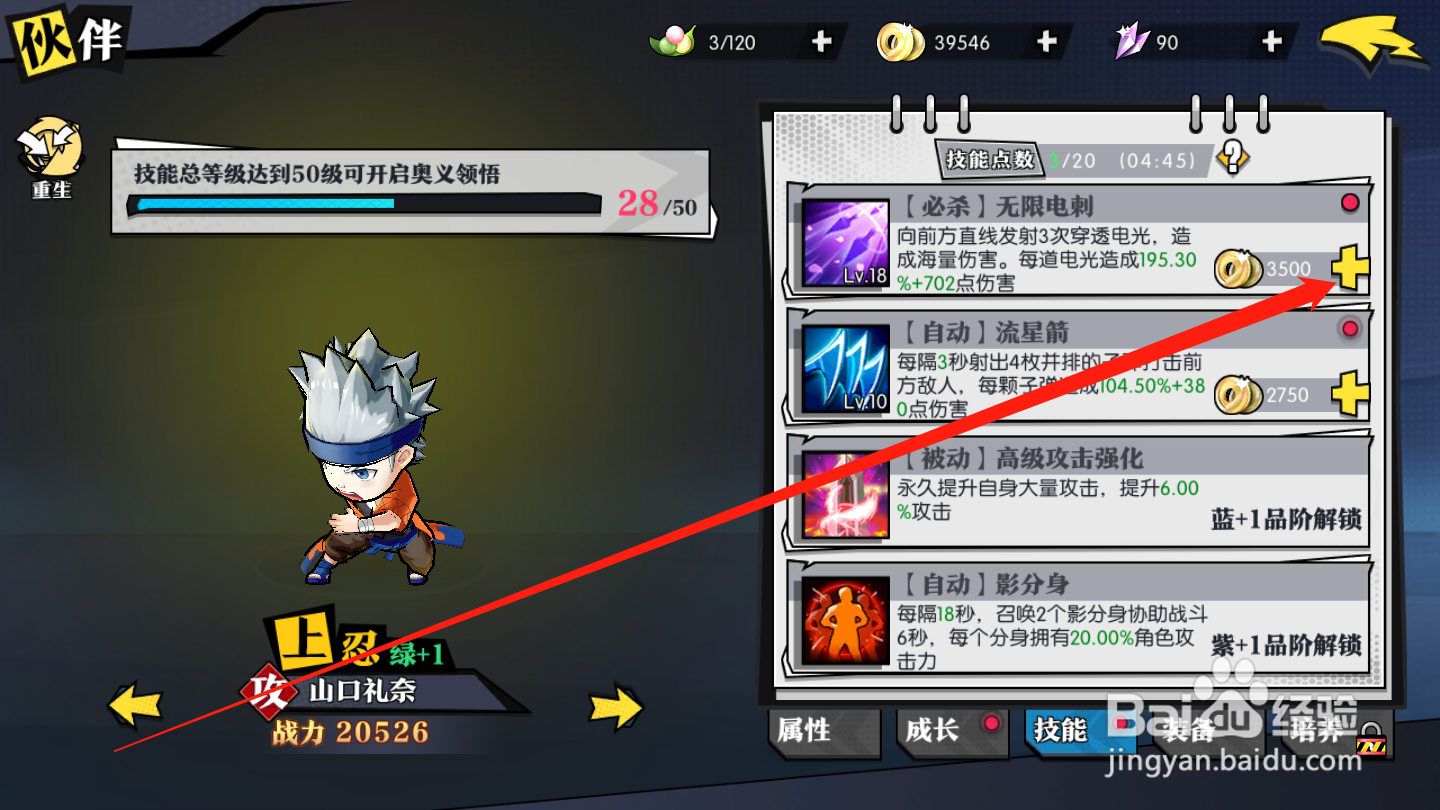Viewport: 1440px width, 810px height.
Task: Click the dango currency icon
Action: pos(677,40)
